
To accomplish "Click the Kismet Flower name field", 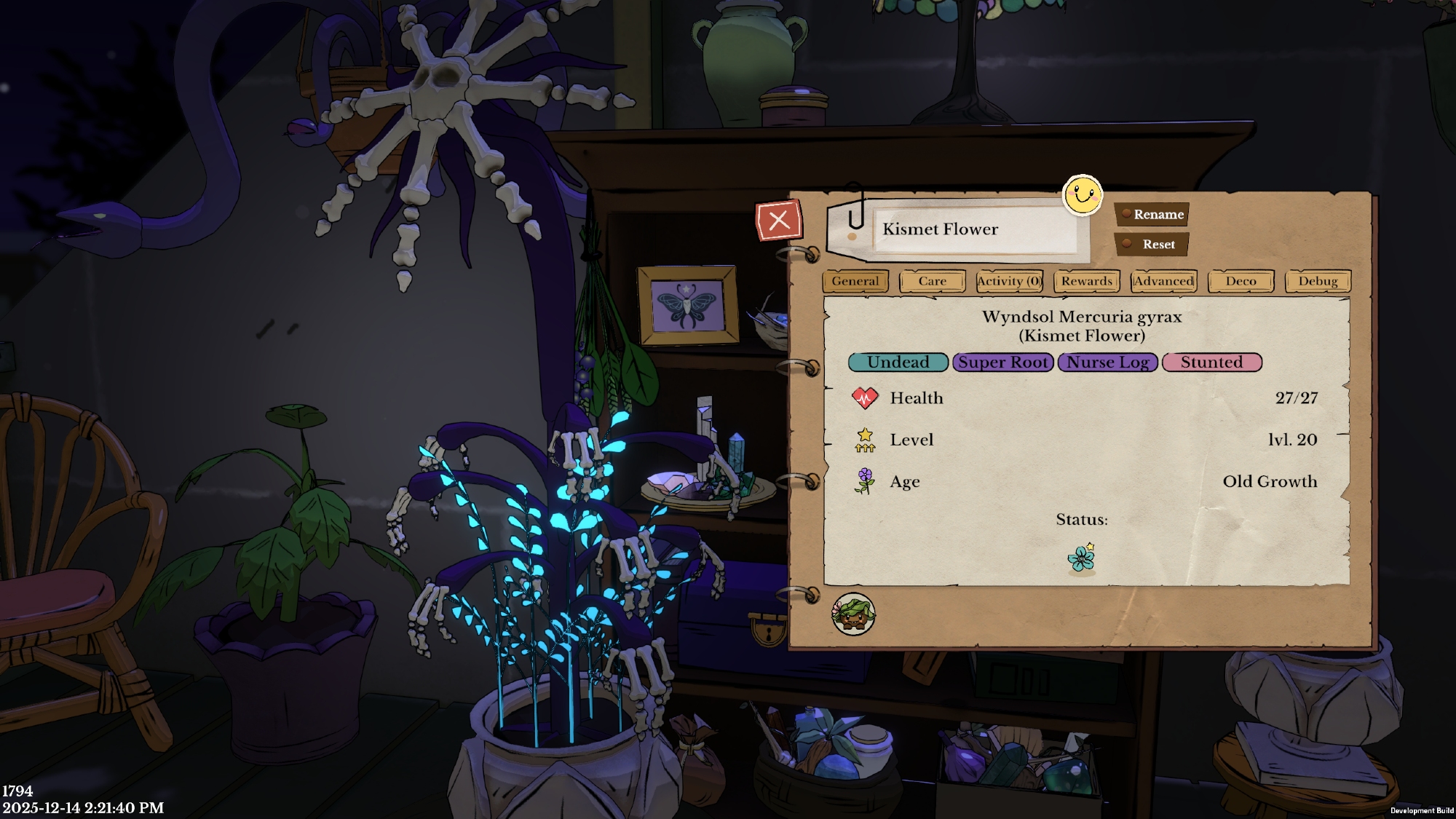I will coord(974,229).
